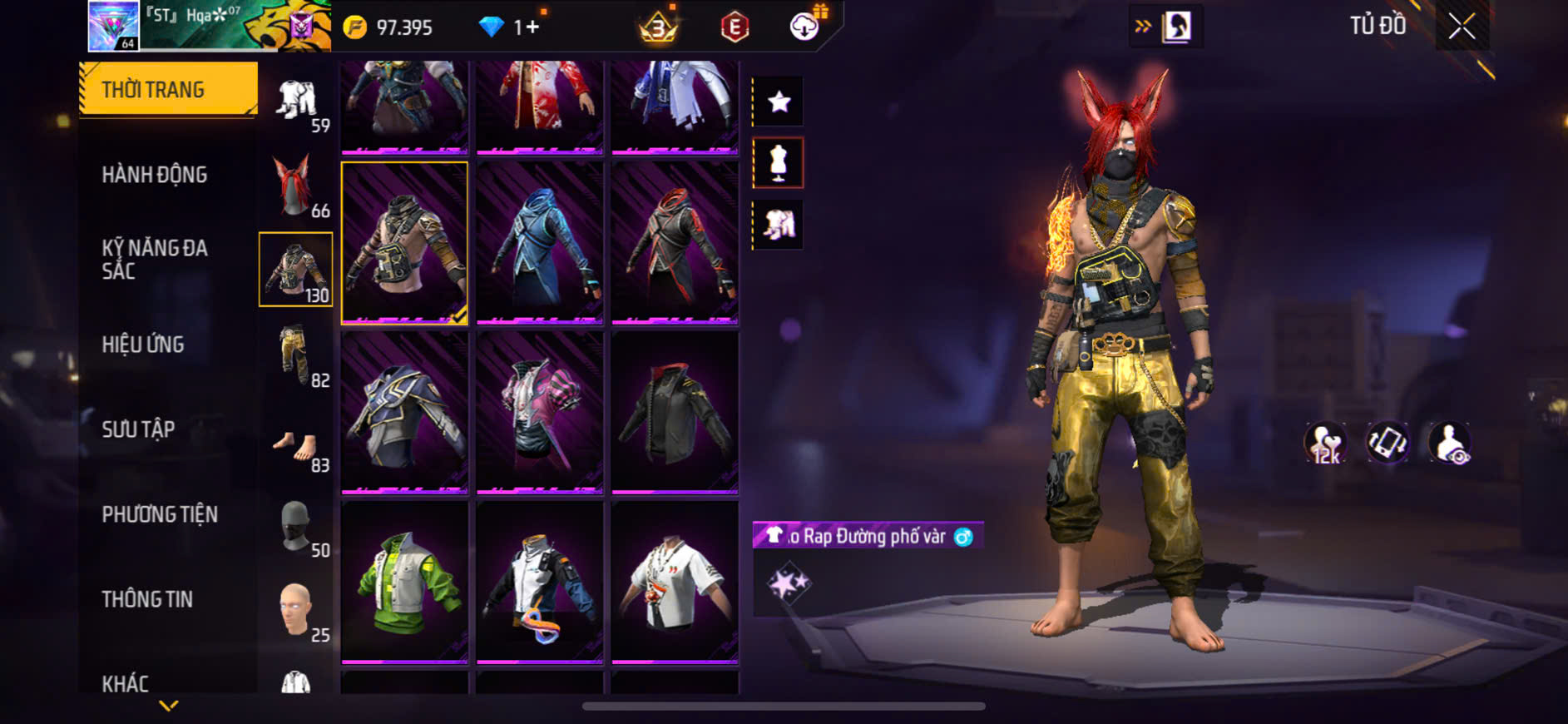Pick the red fox-ear hair category
The image size is (1568, 724).
296,185
